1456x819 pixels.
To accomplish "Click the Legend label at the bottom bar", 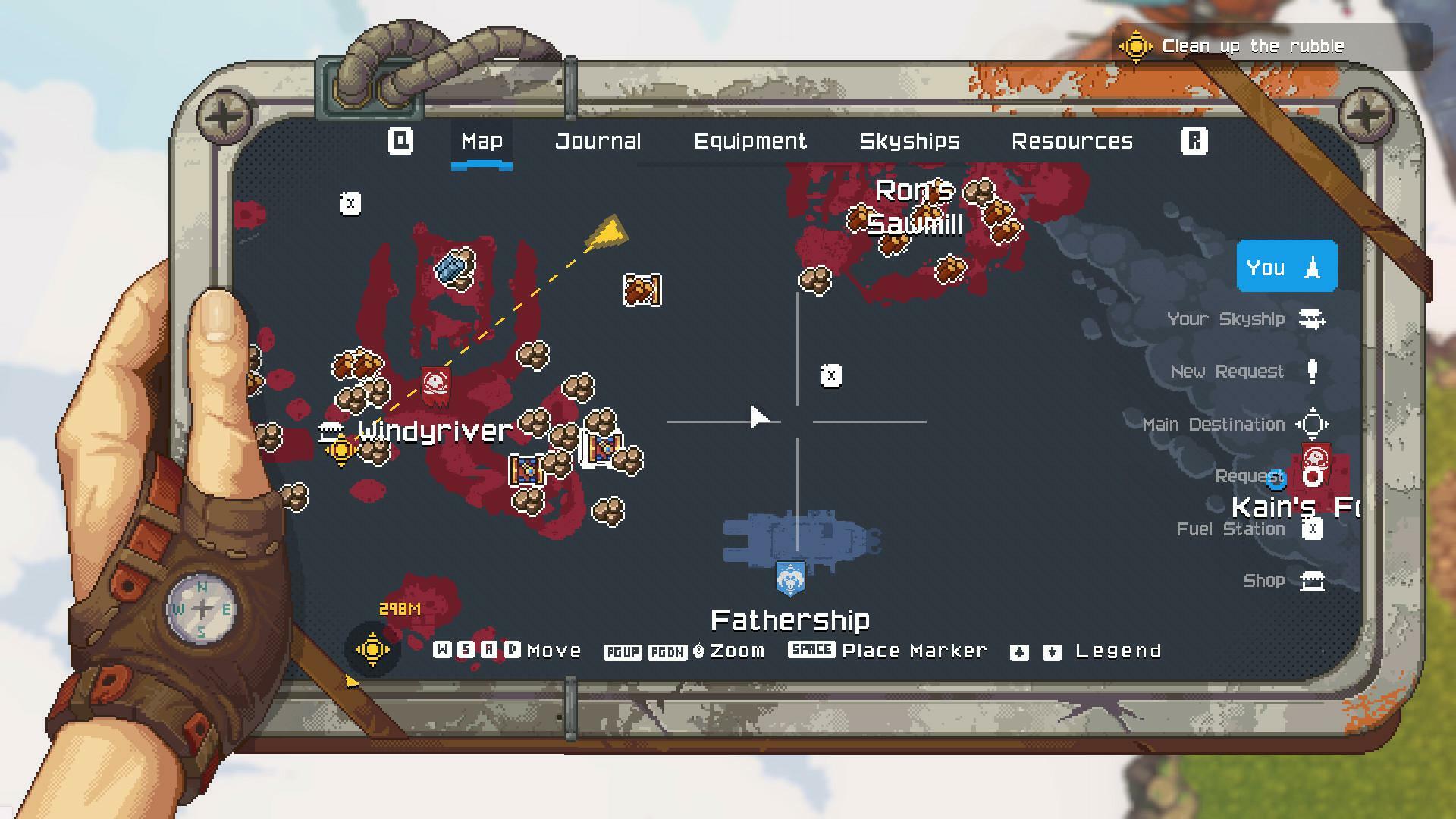I will [1118, 651].
